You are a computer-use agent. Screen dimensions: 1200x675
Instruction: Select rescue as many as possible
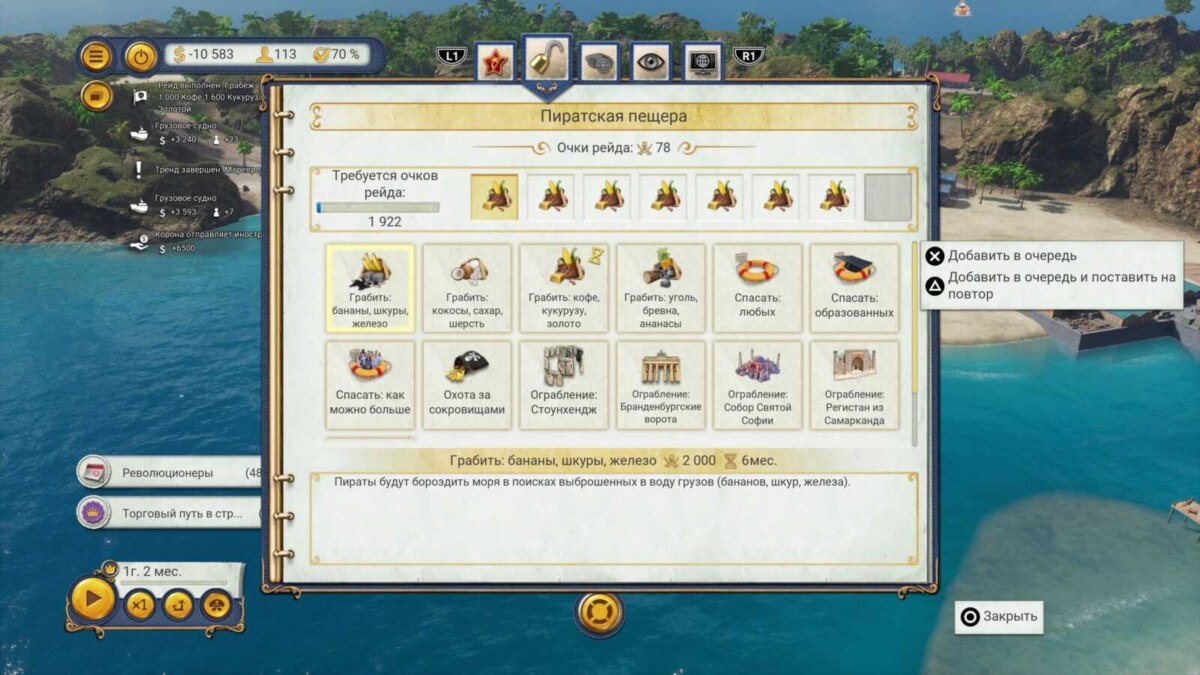[370, 385]
